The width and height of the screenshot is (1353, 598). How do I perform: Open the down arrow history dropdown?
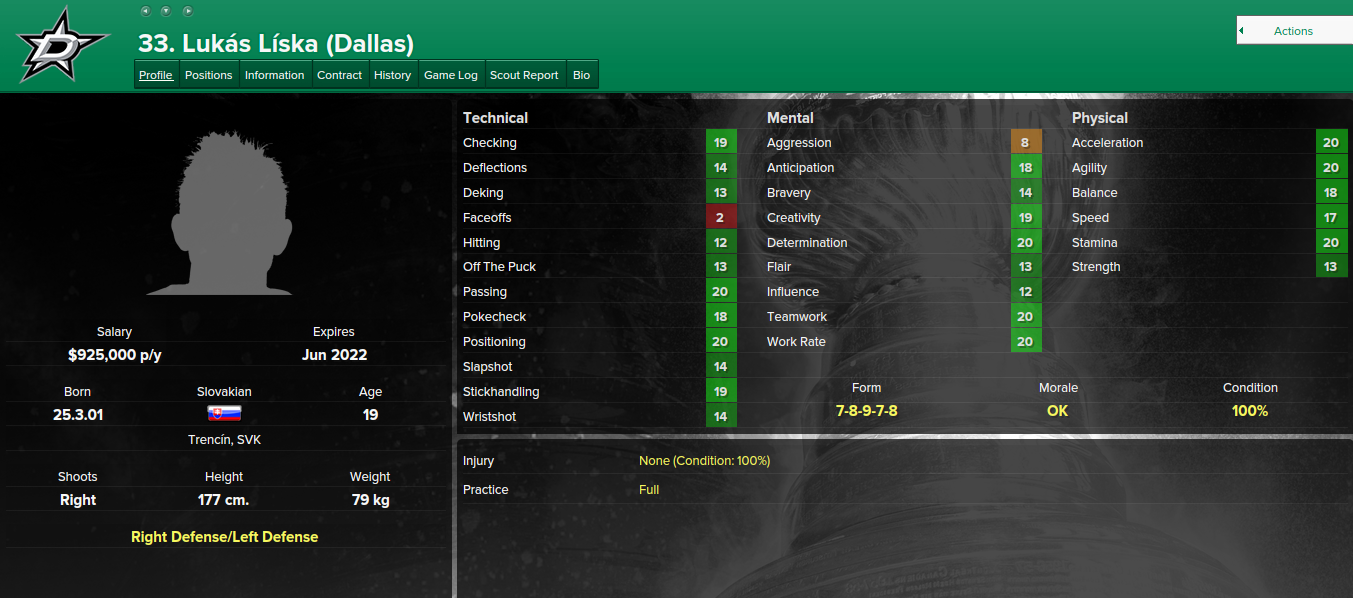tap(166, 11)
